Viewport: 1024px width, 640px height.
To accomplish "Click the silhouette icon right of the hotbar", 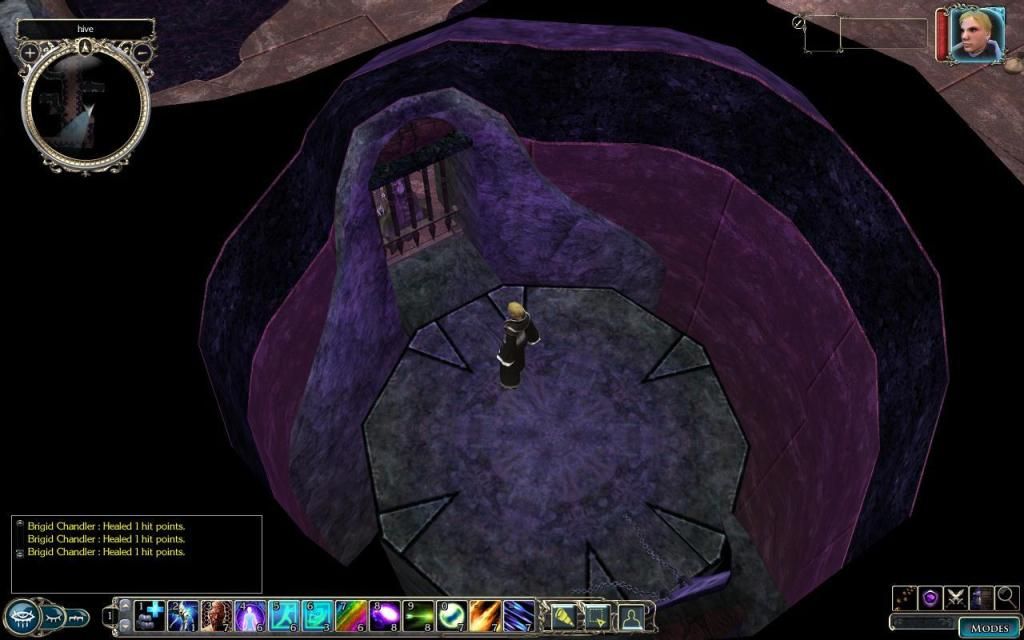I will click(x=632, y=616).
